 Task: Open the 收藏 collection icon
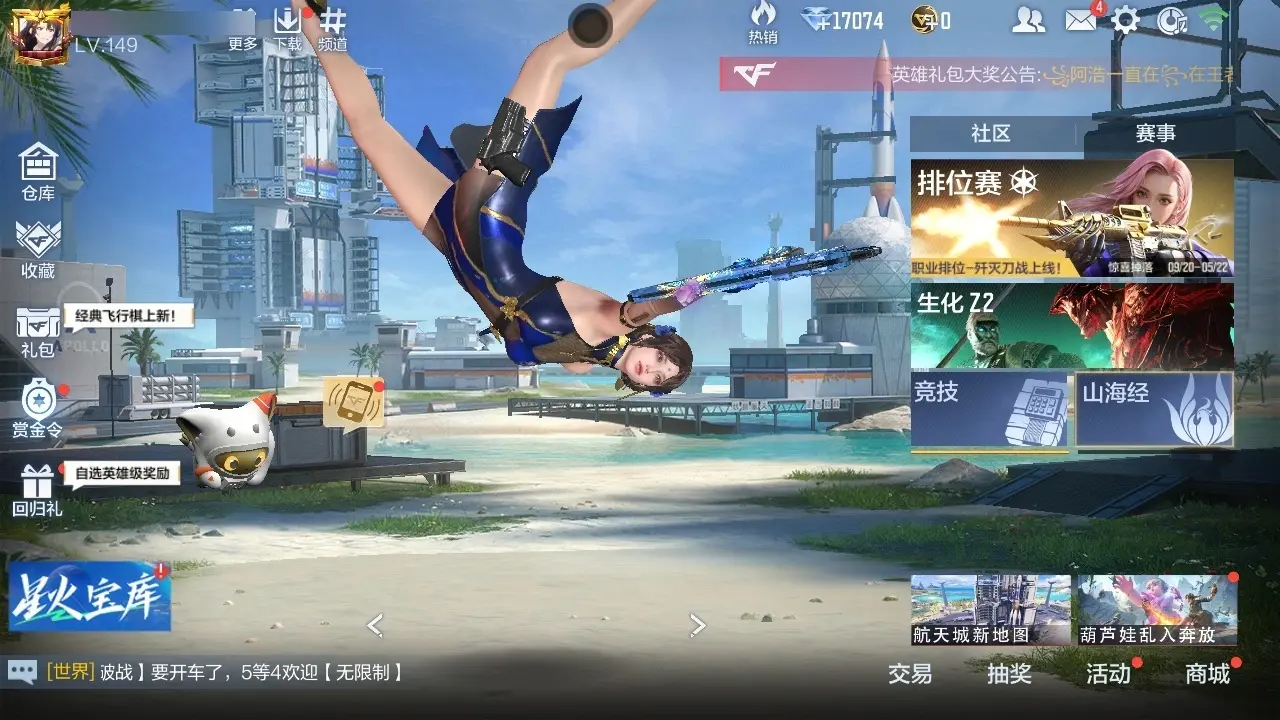pyautogui.click(x=38, y=248)
